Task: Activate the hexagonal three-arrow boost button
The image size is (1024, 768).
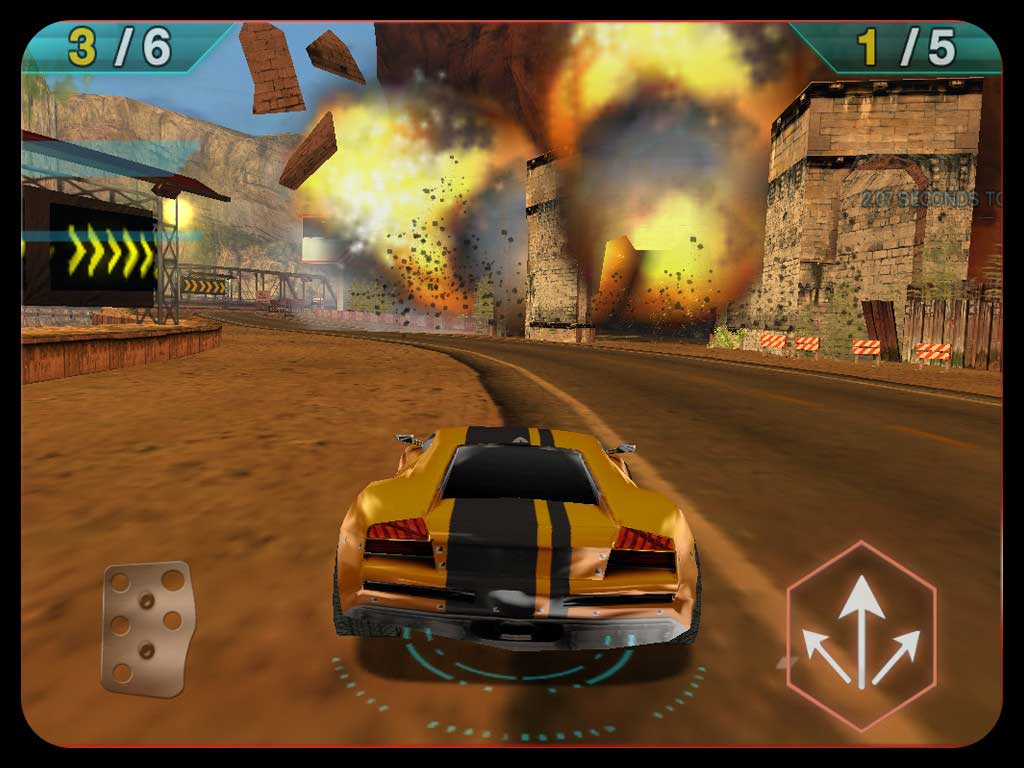Action: 861,636
